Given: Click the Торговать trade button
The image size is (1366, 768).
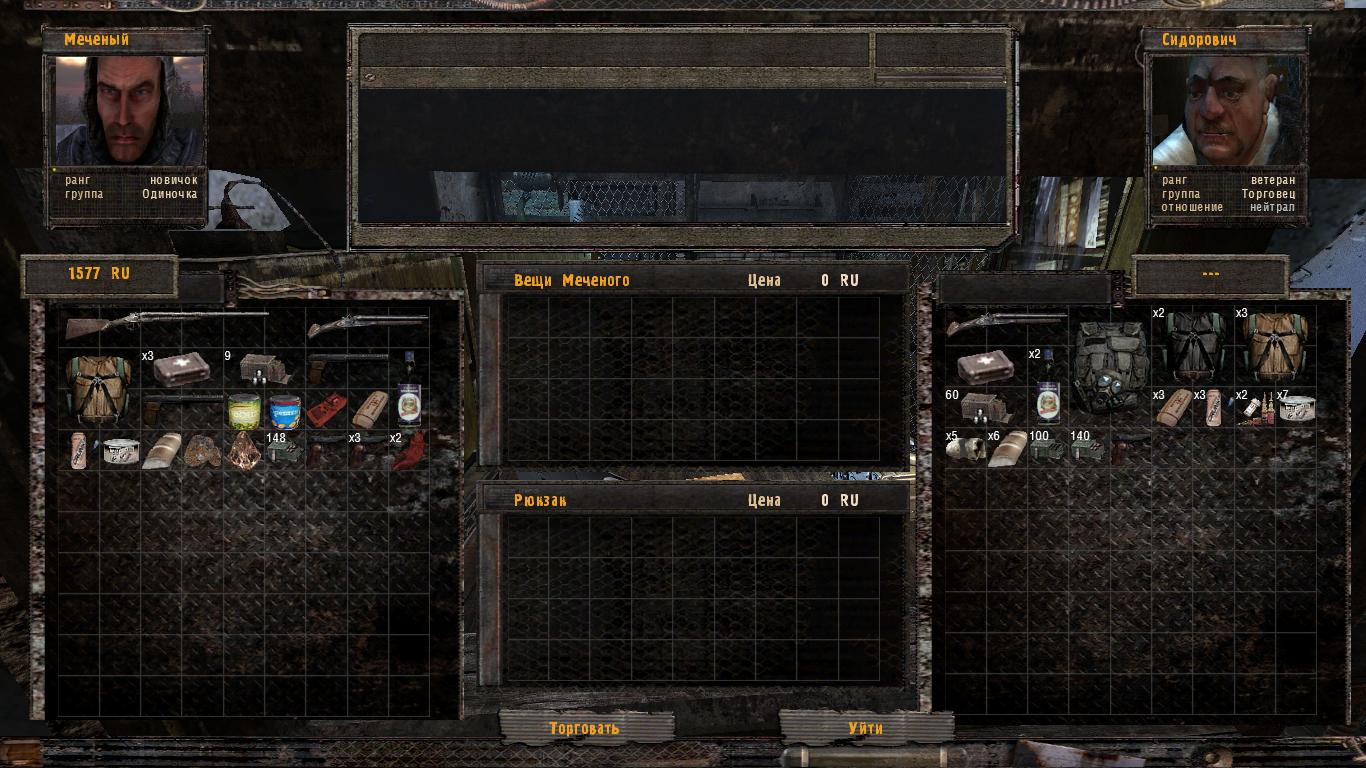Looking at the screenshot, I should pyautogui.click(x=585, y=728).
